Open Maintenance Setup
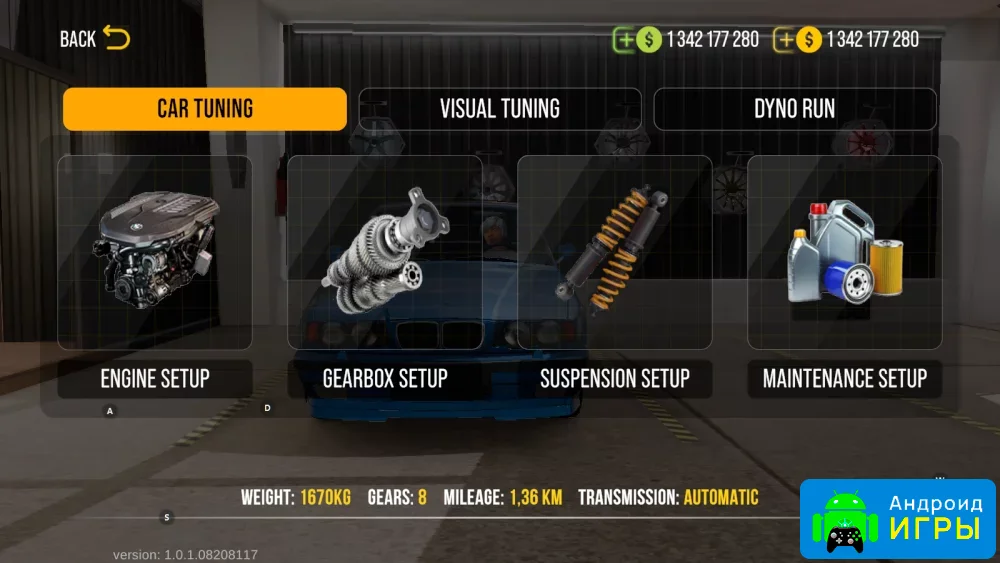This screenshot has width=1000, height=563. [845, 275]
